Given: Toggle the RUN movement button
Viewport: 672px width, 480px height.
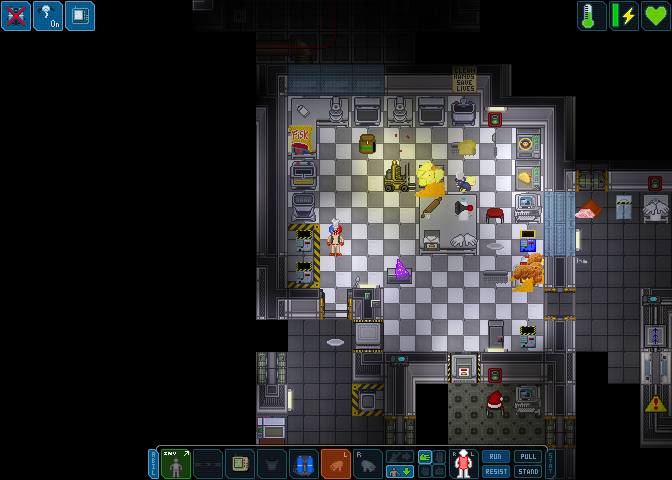Looking at the screenshot, I should click(496, 456).
